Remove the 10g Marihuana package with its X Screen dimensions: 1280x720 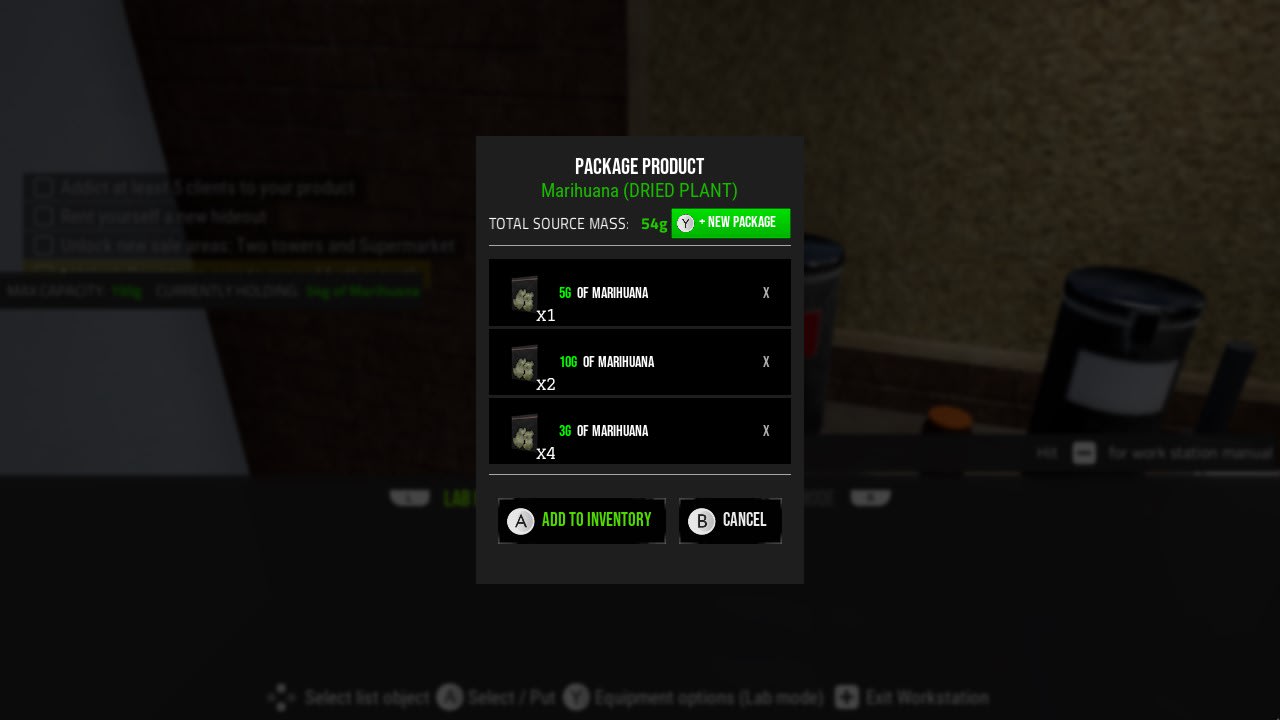[x=766, y=362]
